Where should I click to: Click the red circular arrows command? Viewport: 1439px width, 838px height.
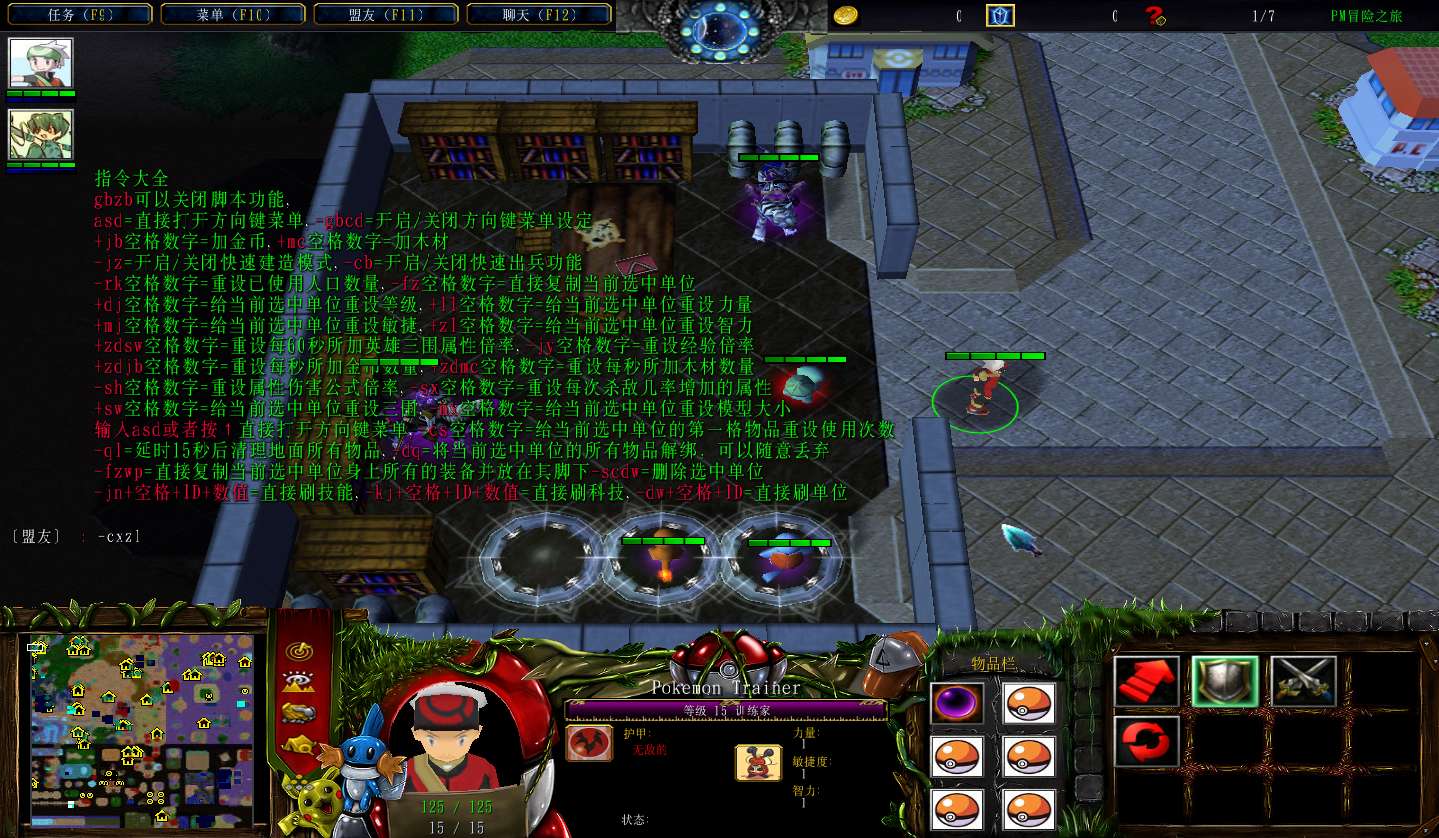[1146, 741]
